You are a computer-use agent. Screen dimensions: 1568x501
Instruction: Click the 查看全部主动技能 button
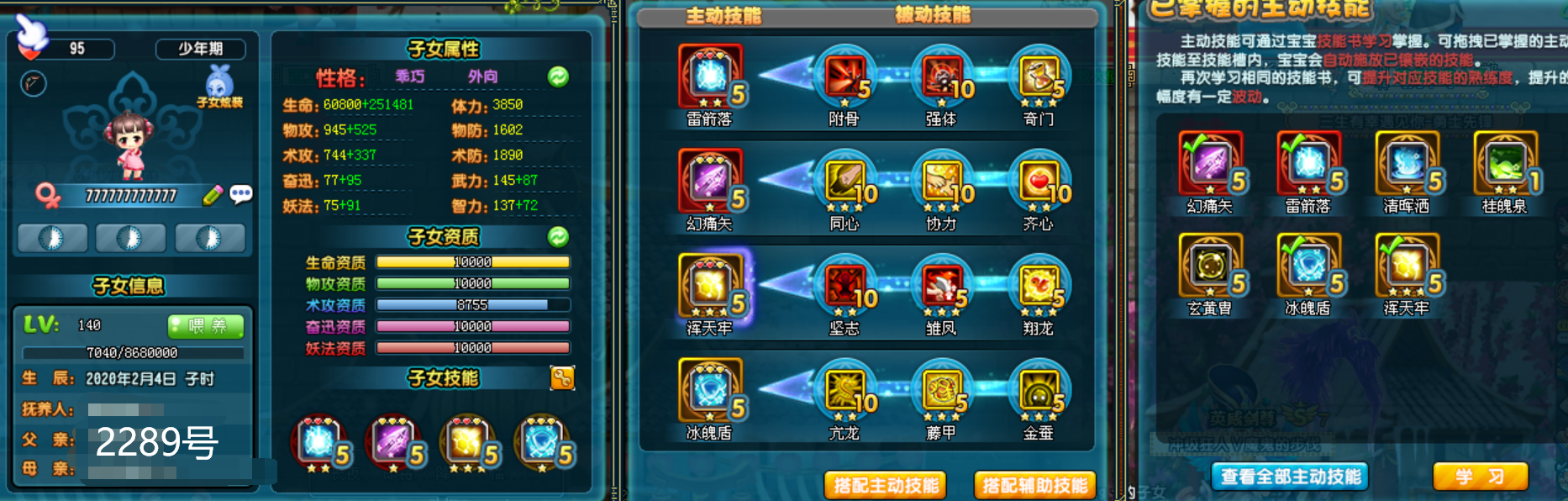[1290, 477]
